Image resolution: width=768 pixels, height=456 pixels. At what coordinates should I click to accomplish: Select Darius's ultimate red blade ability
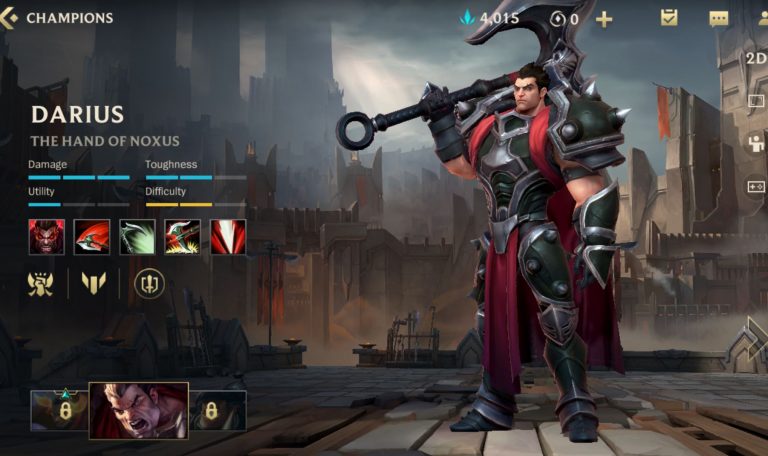[x=227, y=237]
